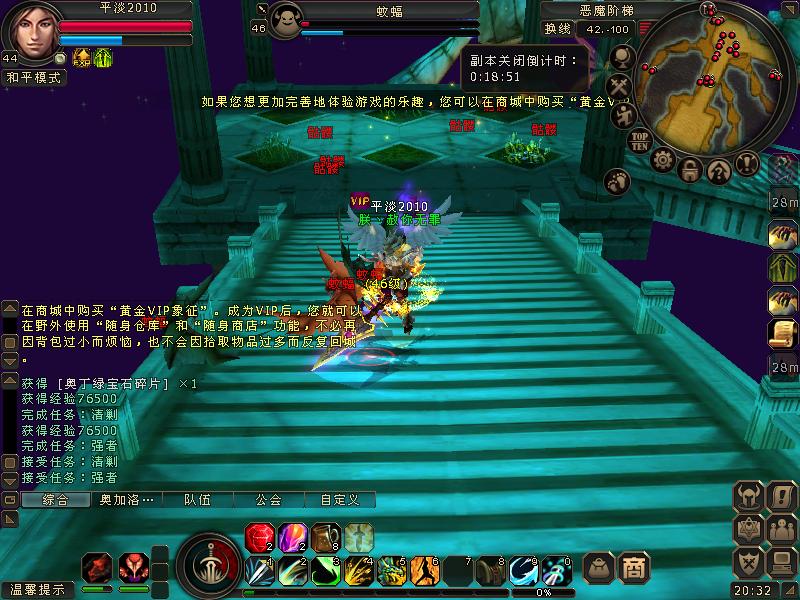Open the question mark help icon

[x=718, y=171]
